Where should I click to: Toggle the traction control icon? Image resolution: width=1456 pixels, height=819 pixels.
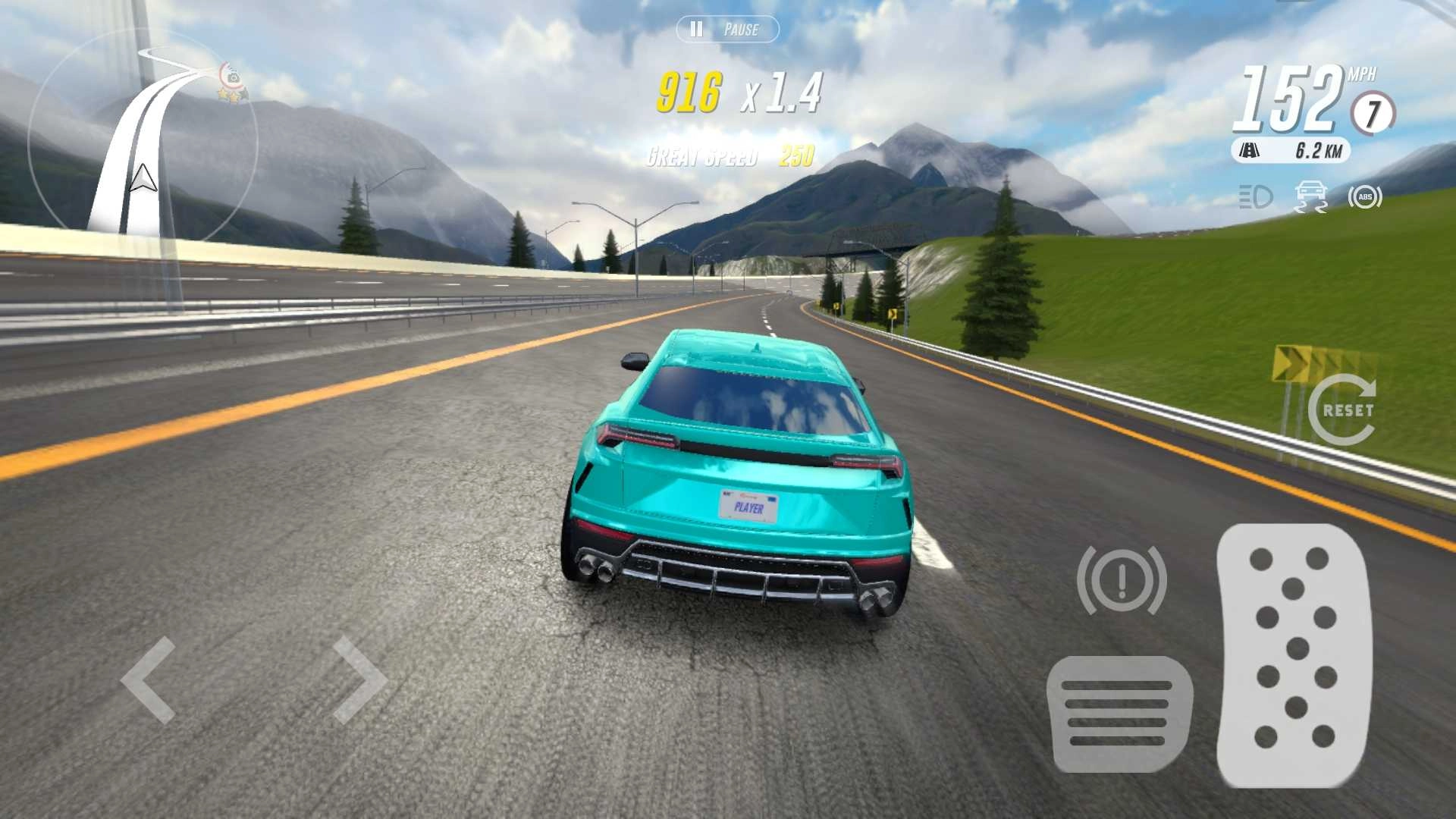point(1310,197)
